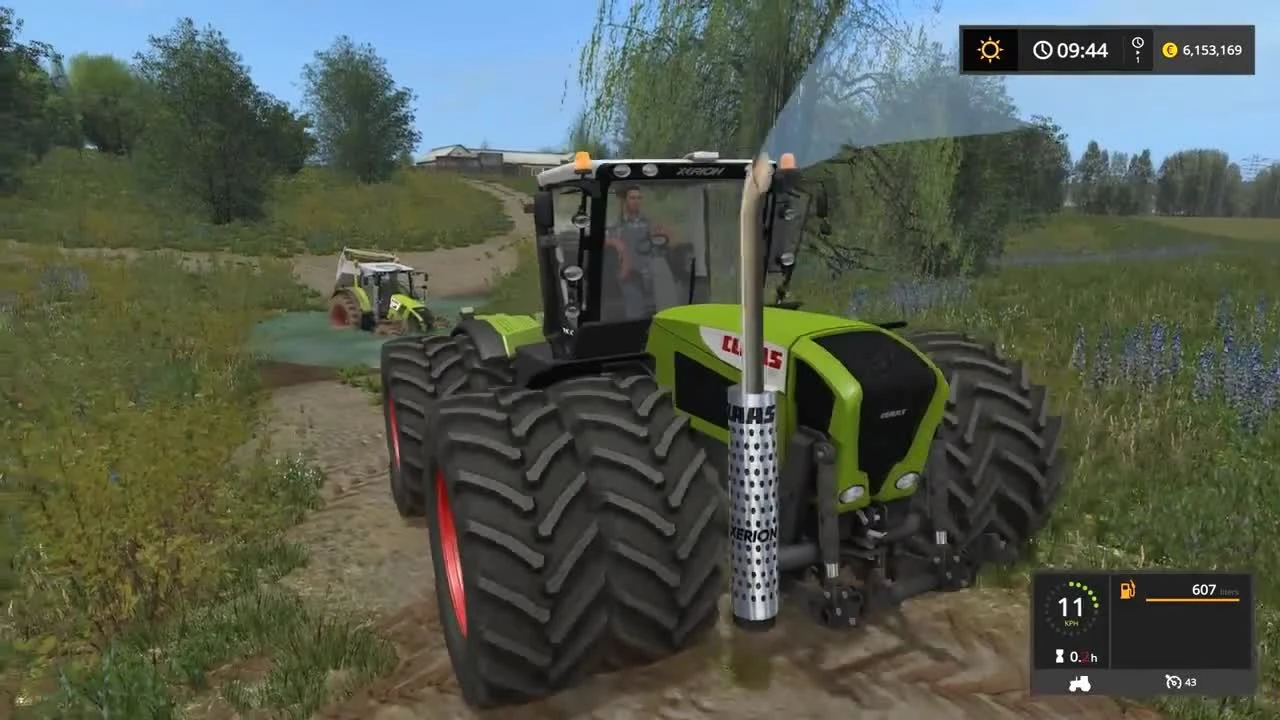Click the white tractor vehicle icon
The width and height of the screenshot is (1280, 720).
click(1080, 683)
